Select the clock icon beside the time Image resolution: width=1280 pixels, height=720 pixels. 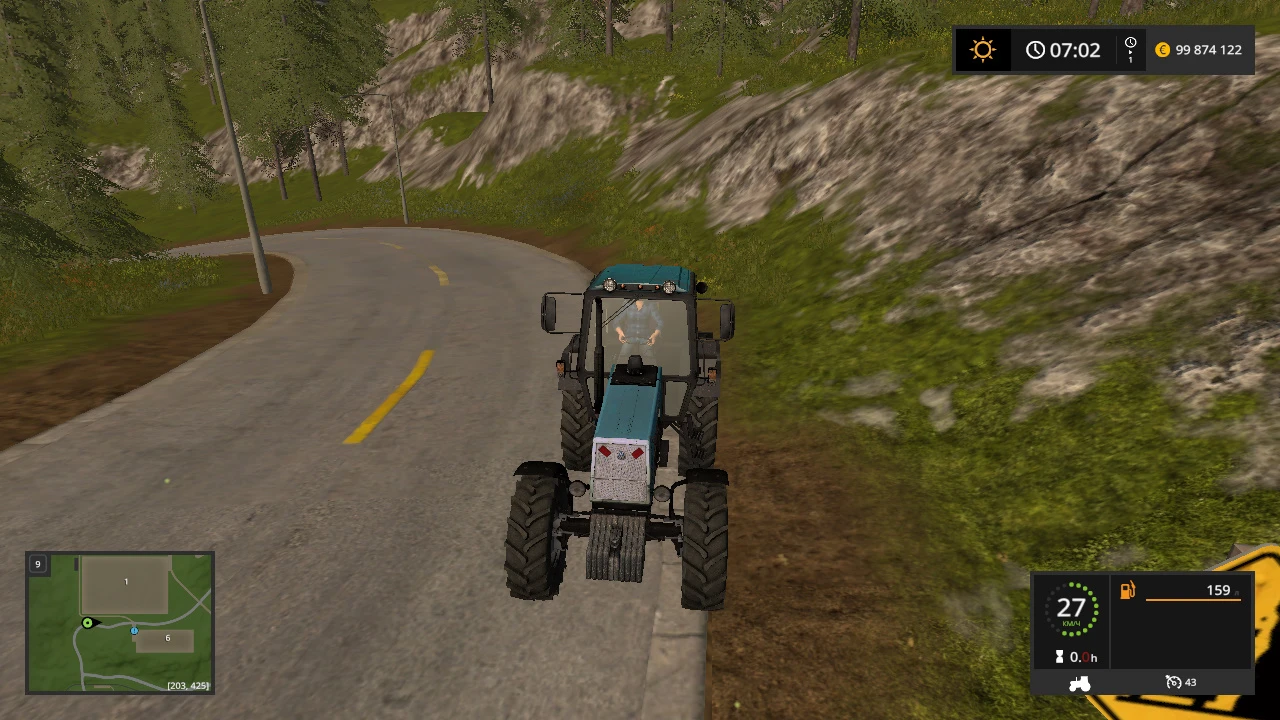tap(1036, 49)
